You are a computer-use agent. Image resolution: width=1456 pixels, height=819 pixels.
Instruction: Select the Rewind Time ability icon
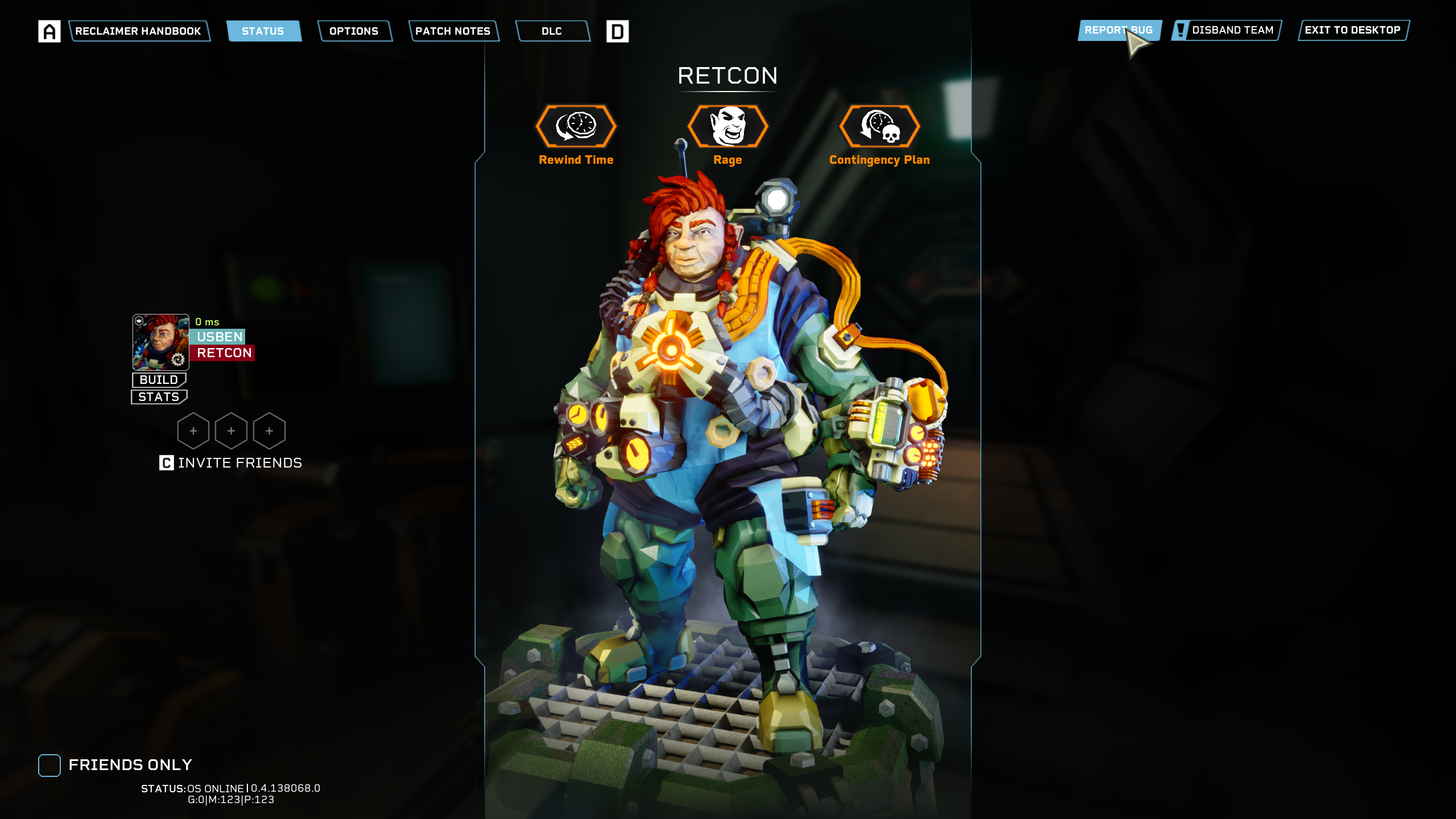point(576,126)
